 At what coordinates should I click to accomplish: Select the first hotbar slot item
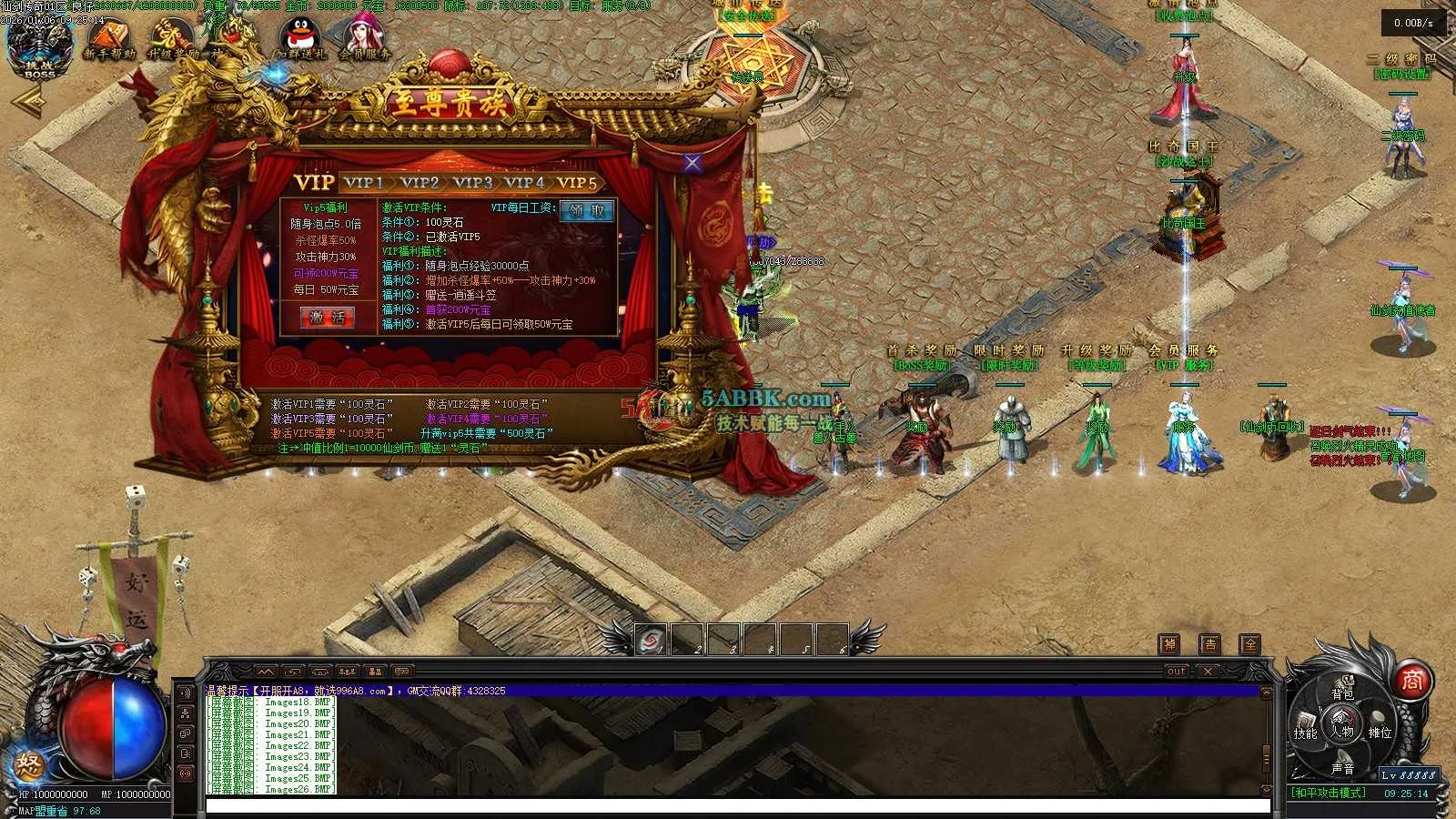(x=651, y=641)
